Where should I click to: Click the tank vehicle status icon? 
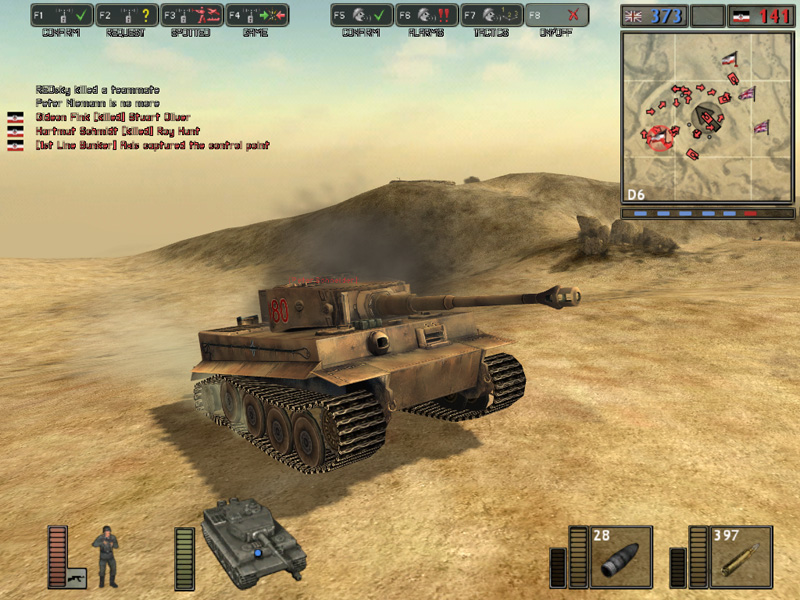254,541
